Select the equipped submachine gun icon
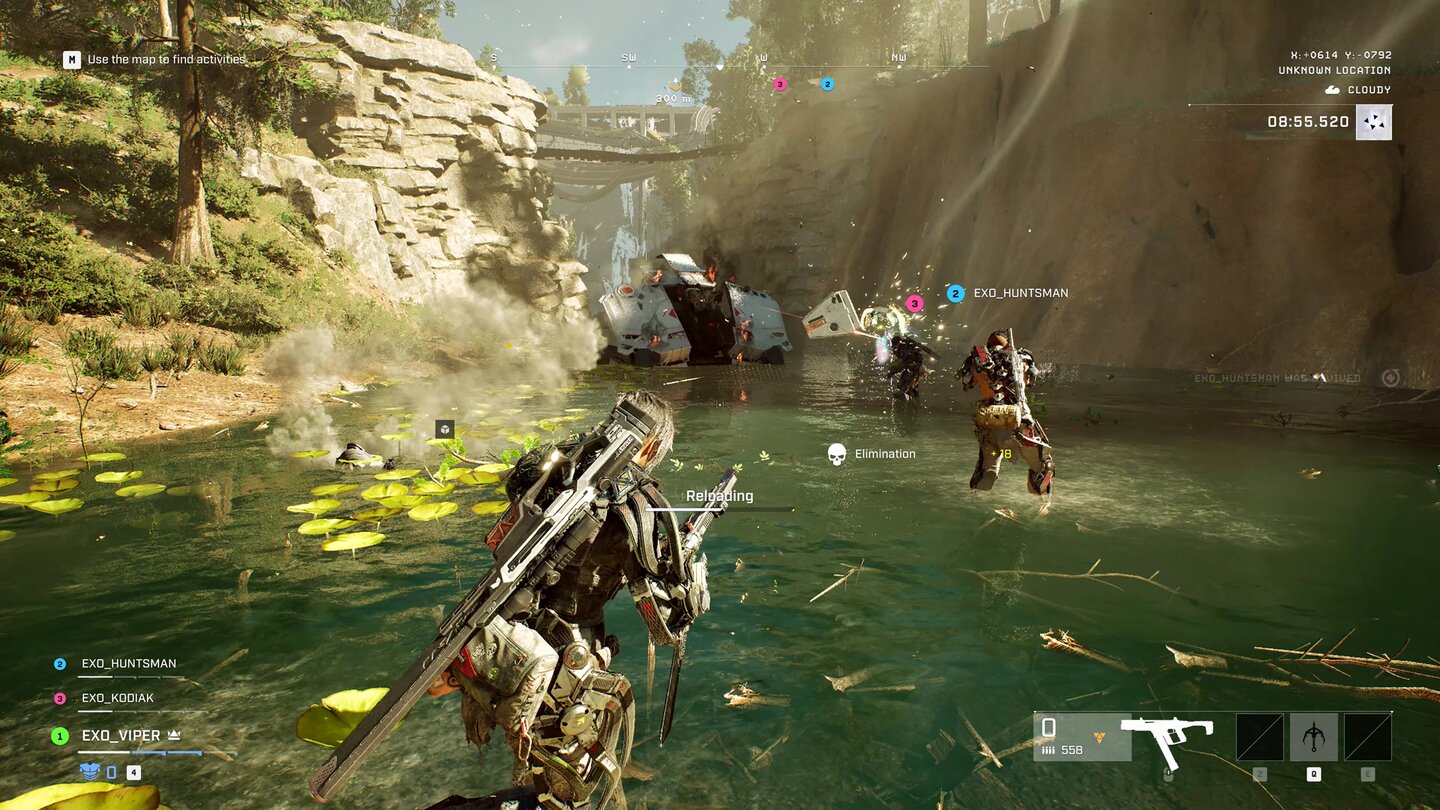The height and width of the screenshot is (810, 1440). click(x=1167, y=737)
